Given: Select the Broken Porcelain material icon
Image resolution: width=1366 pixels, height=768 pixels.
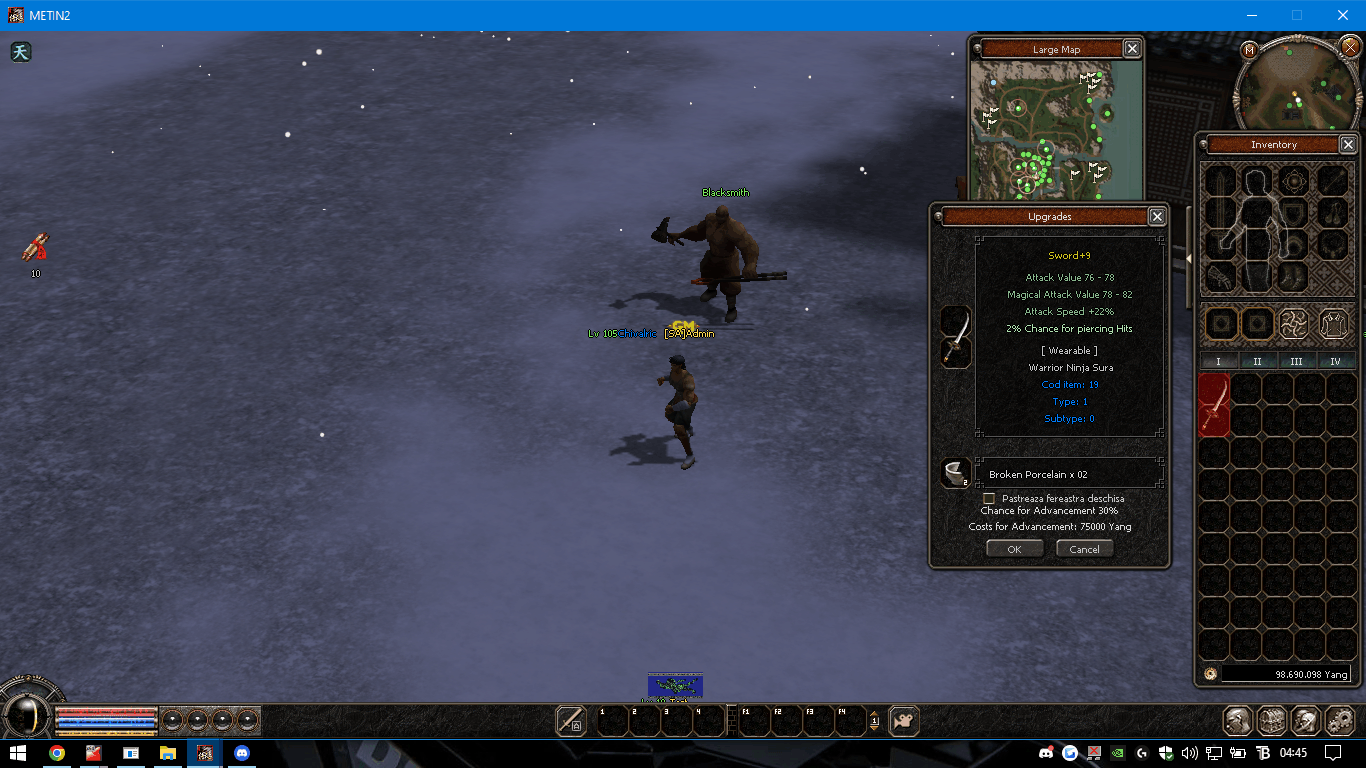Looking at the screenshot, I should pyautogui.click(x=956, y=473).
